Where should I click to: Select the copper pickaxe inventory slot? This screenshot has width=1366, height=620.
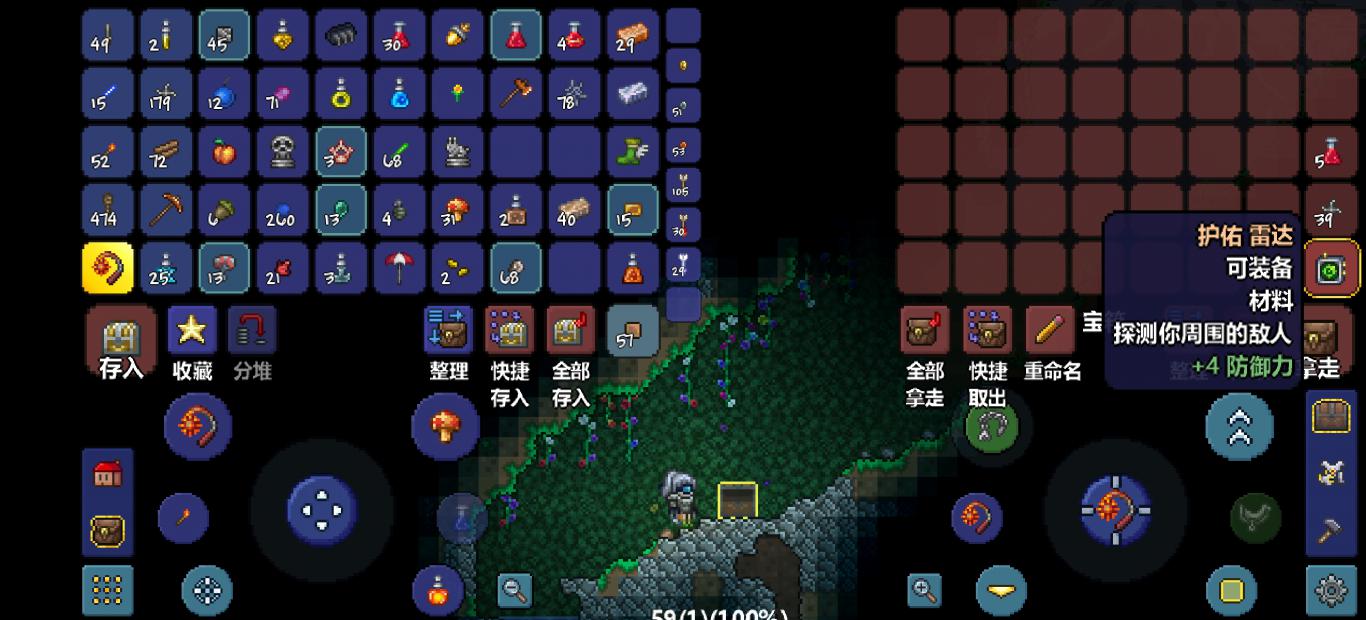[165, 211]
